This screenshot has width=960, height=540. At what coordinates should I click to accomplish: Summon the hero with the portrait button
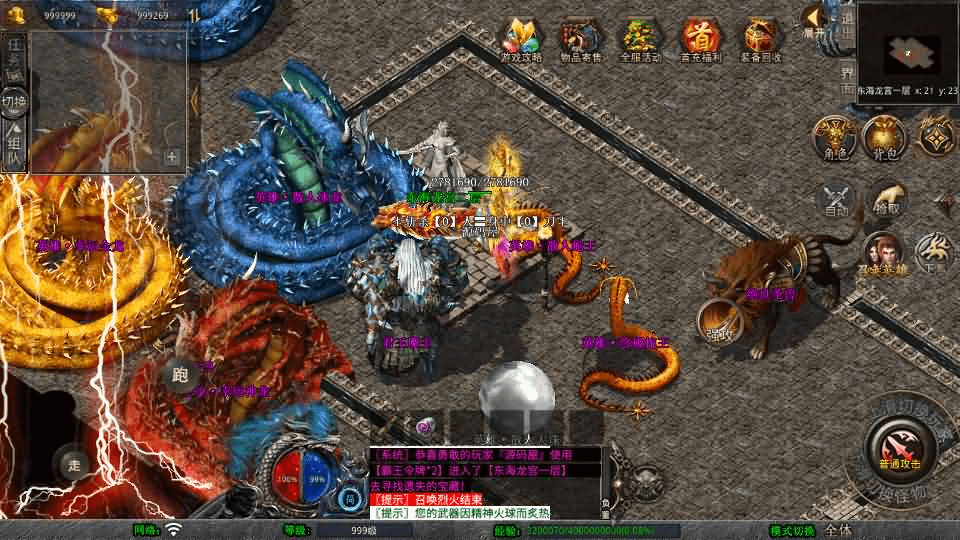[883, 255]
